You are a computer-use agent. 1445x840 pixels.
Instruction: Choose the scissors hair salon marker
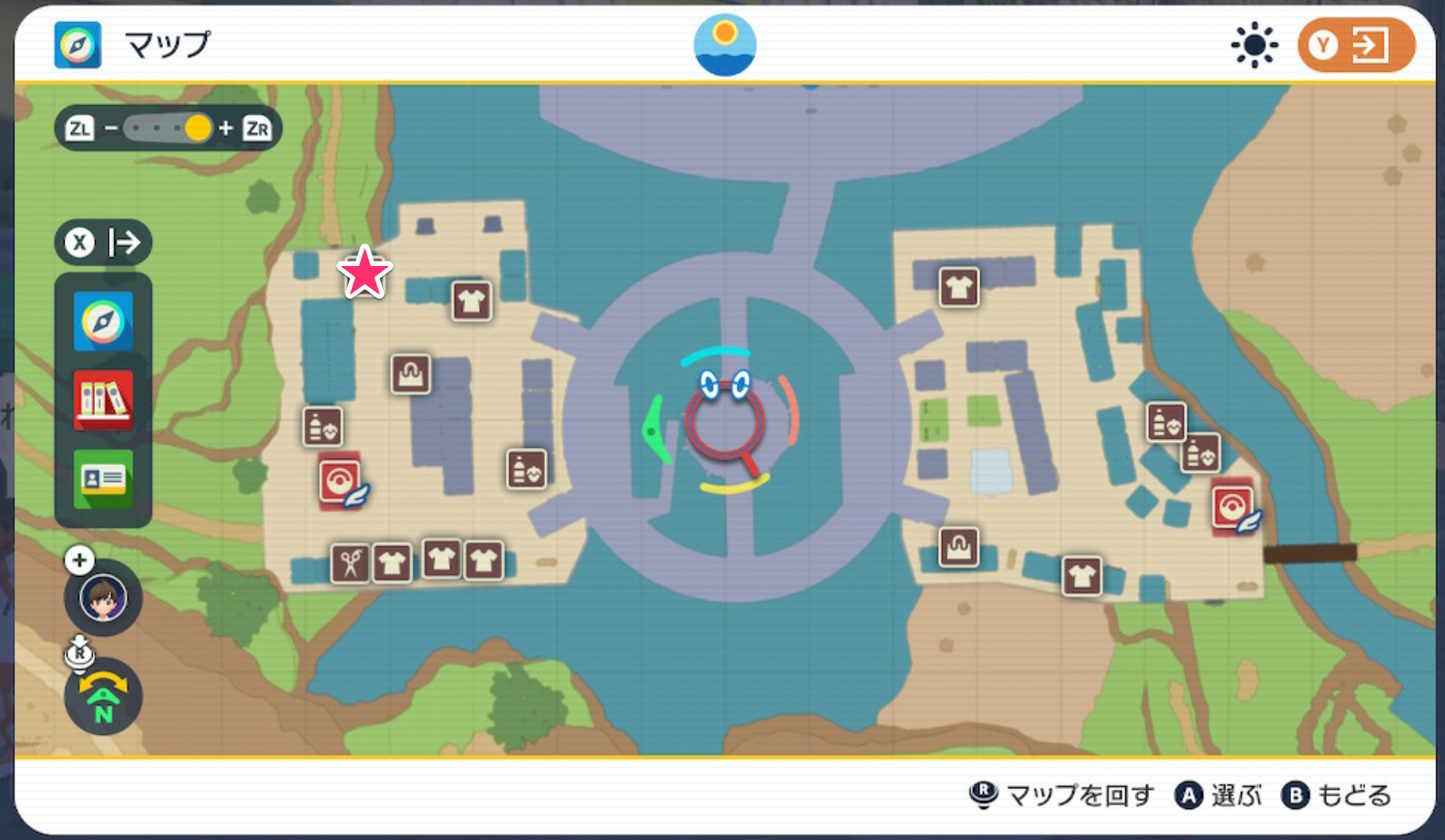tap(351, 564)
